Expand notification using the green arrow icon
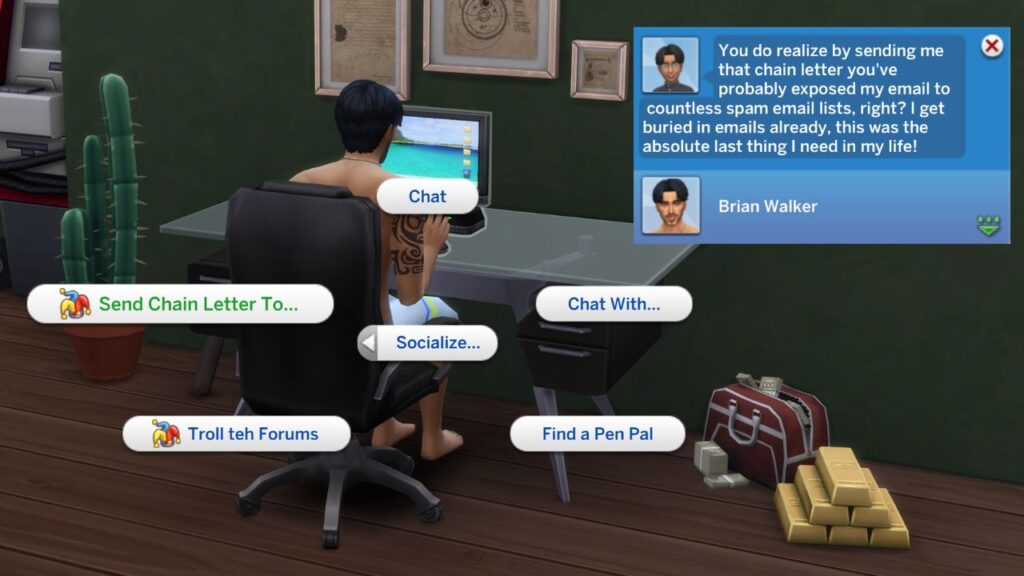Viewport: 1024px width, 576px height. 988,226
